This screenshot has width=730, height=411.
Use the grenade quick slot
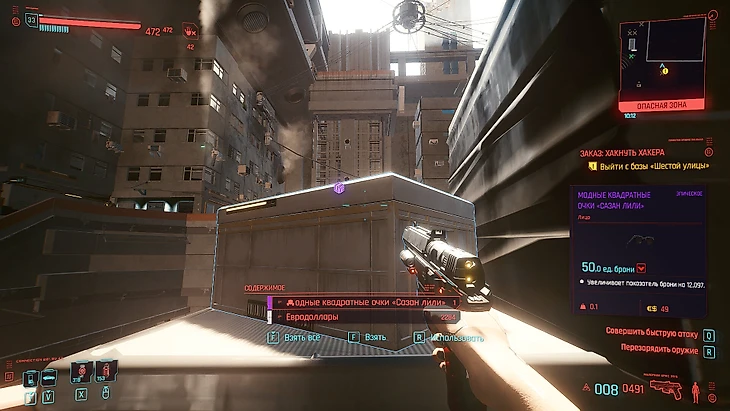pyautogui.click(x=81, y=374)
